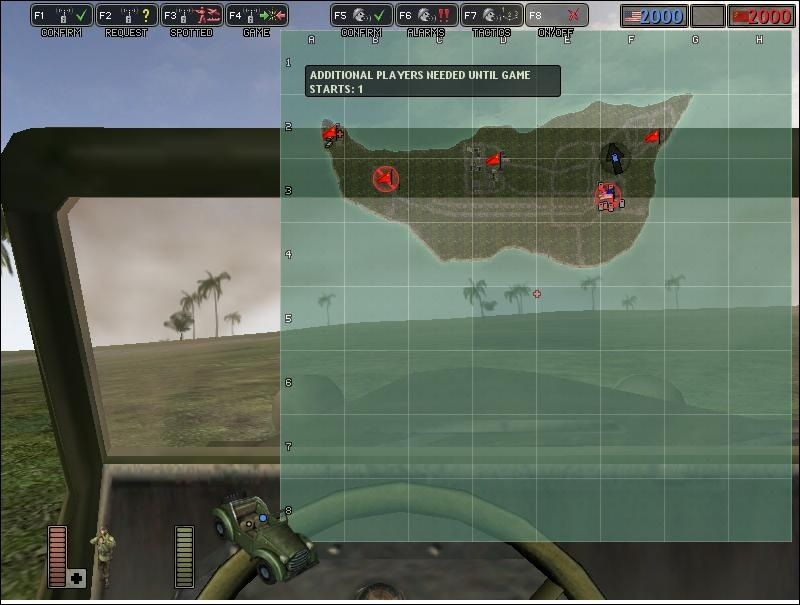Choose the F5 Confirm radio option

361,16
